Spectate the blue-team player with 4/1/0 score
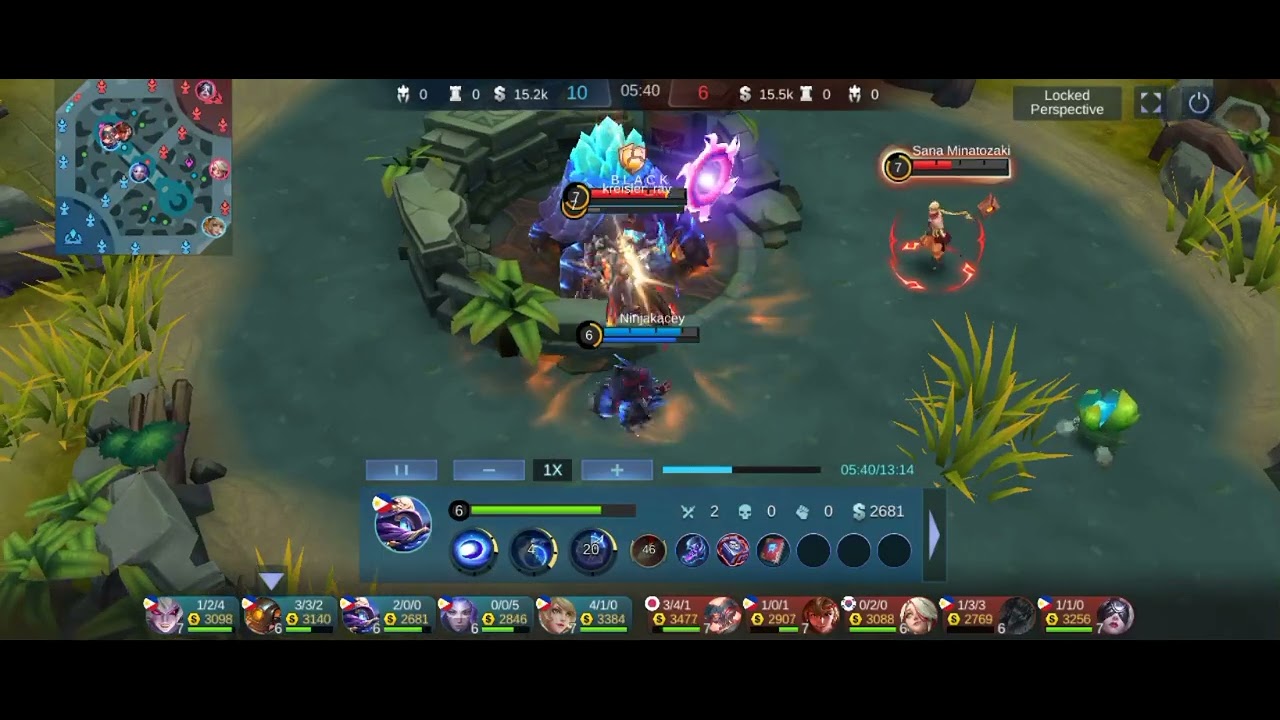The width and height of the screenshot is (1280, 720). pos(584,614)
